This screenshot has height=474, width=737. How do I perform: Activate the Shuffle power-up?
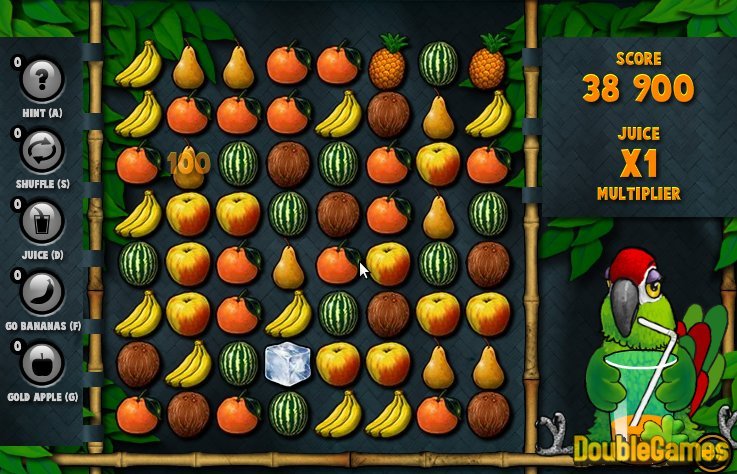(43, 151)
